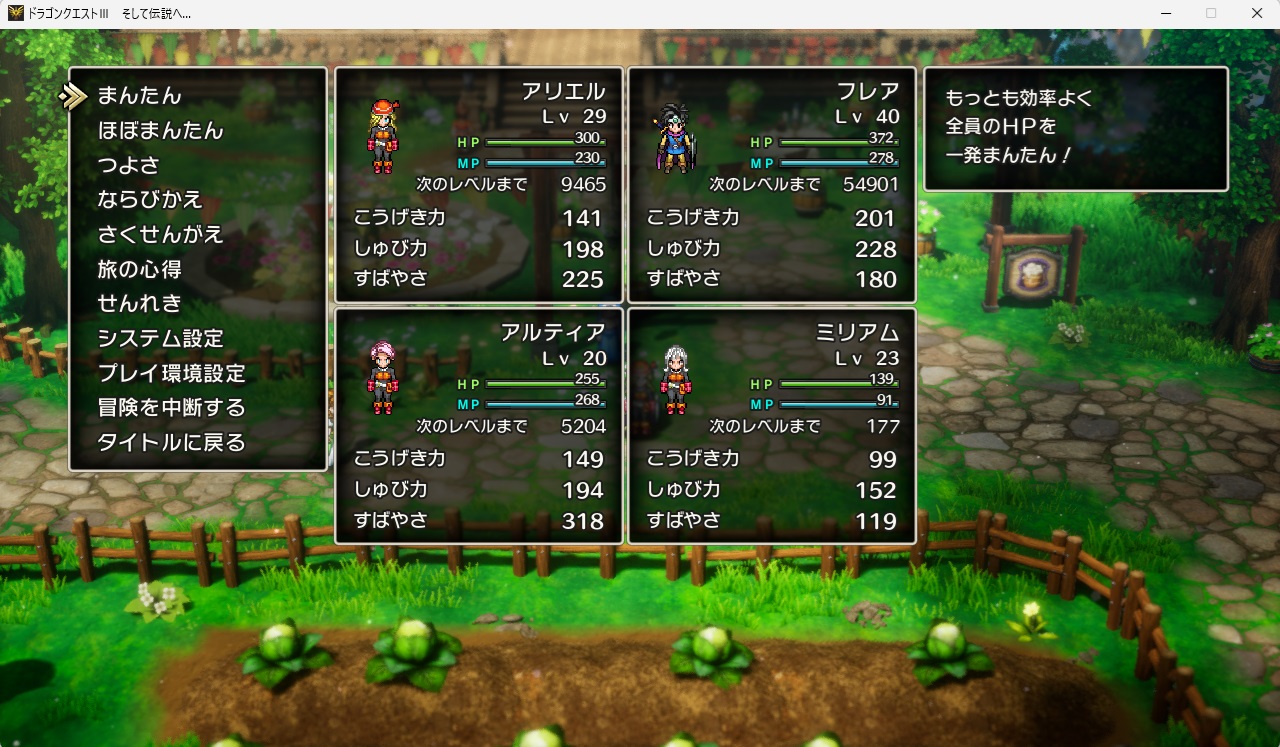Select アルティア's character panel
The height and width of the screenshot is (747, 1280).
479,426
